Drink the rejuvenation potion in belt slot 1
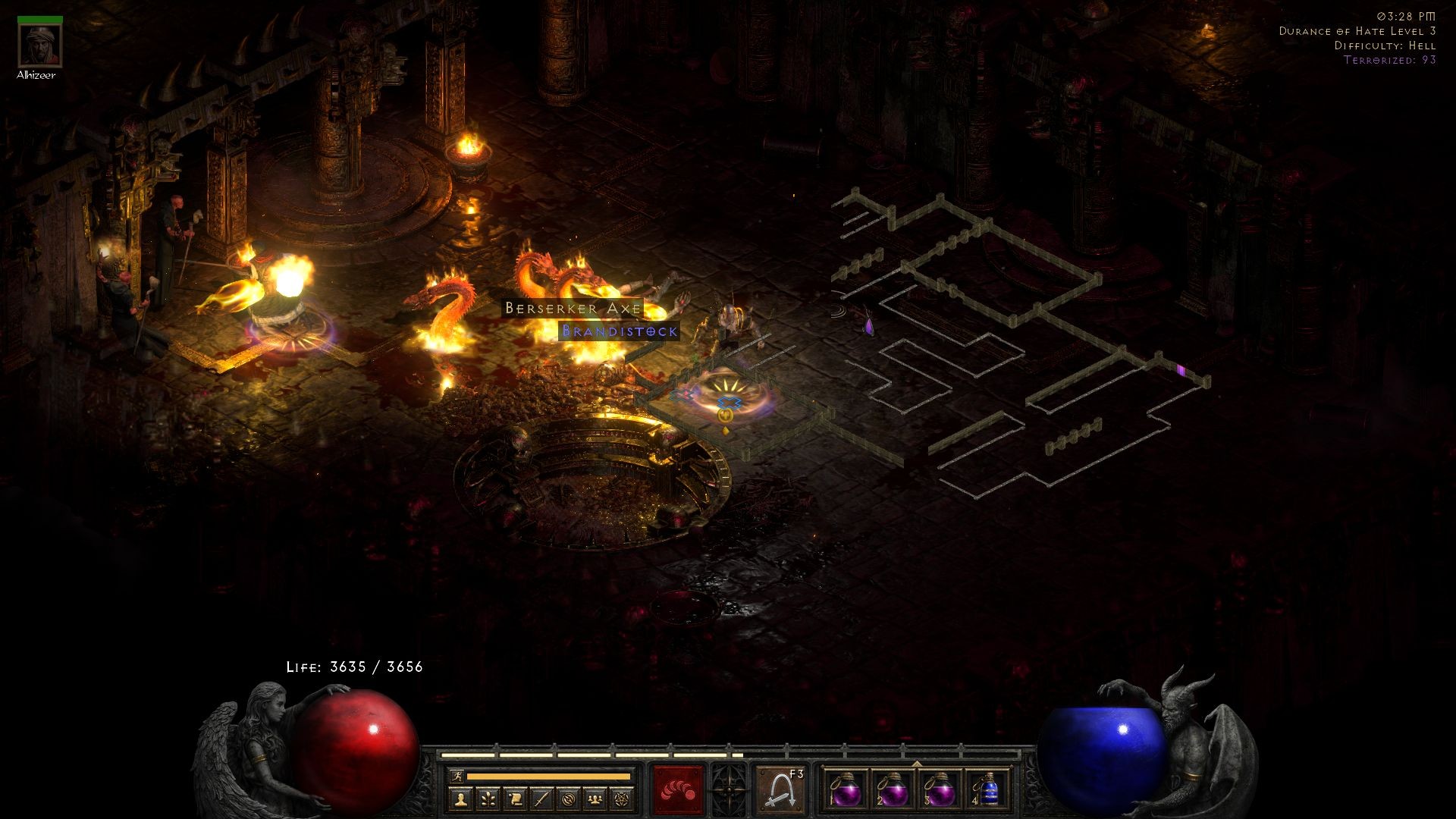This screenshot has height=819, width=1456. 849,790
